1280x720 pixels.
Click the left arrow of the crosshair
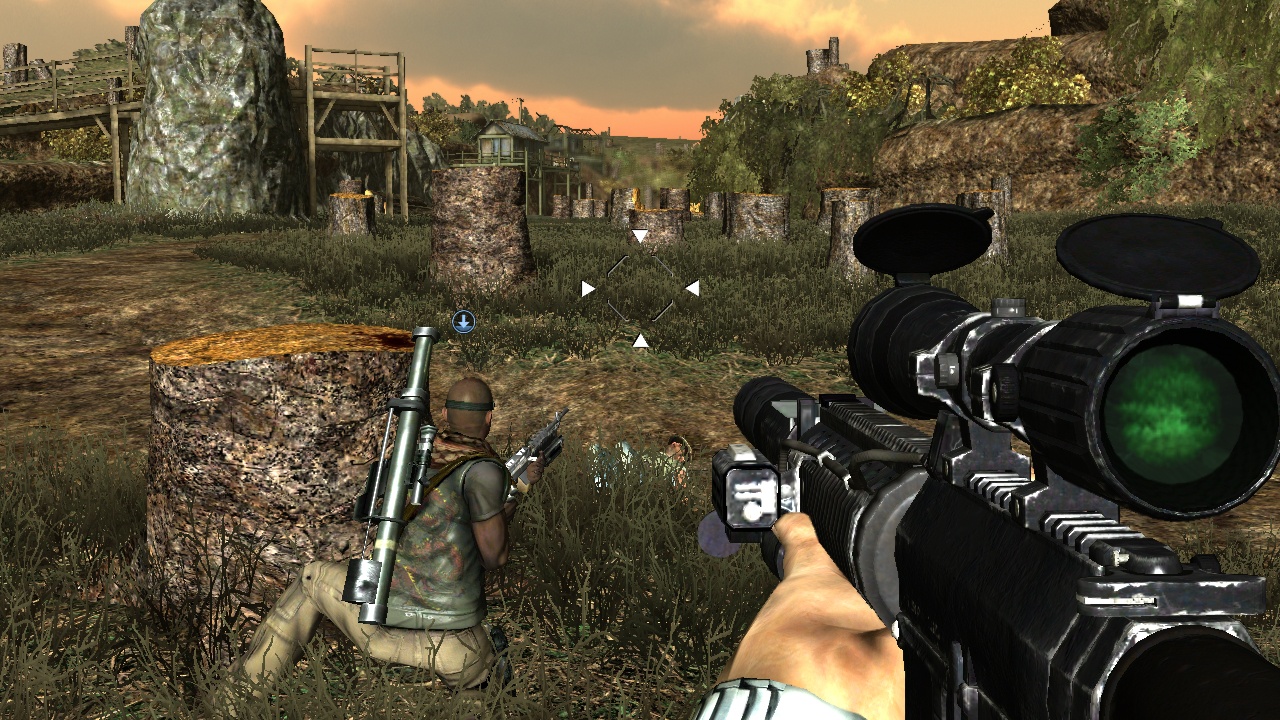pos(587,288)
